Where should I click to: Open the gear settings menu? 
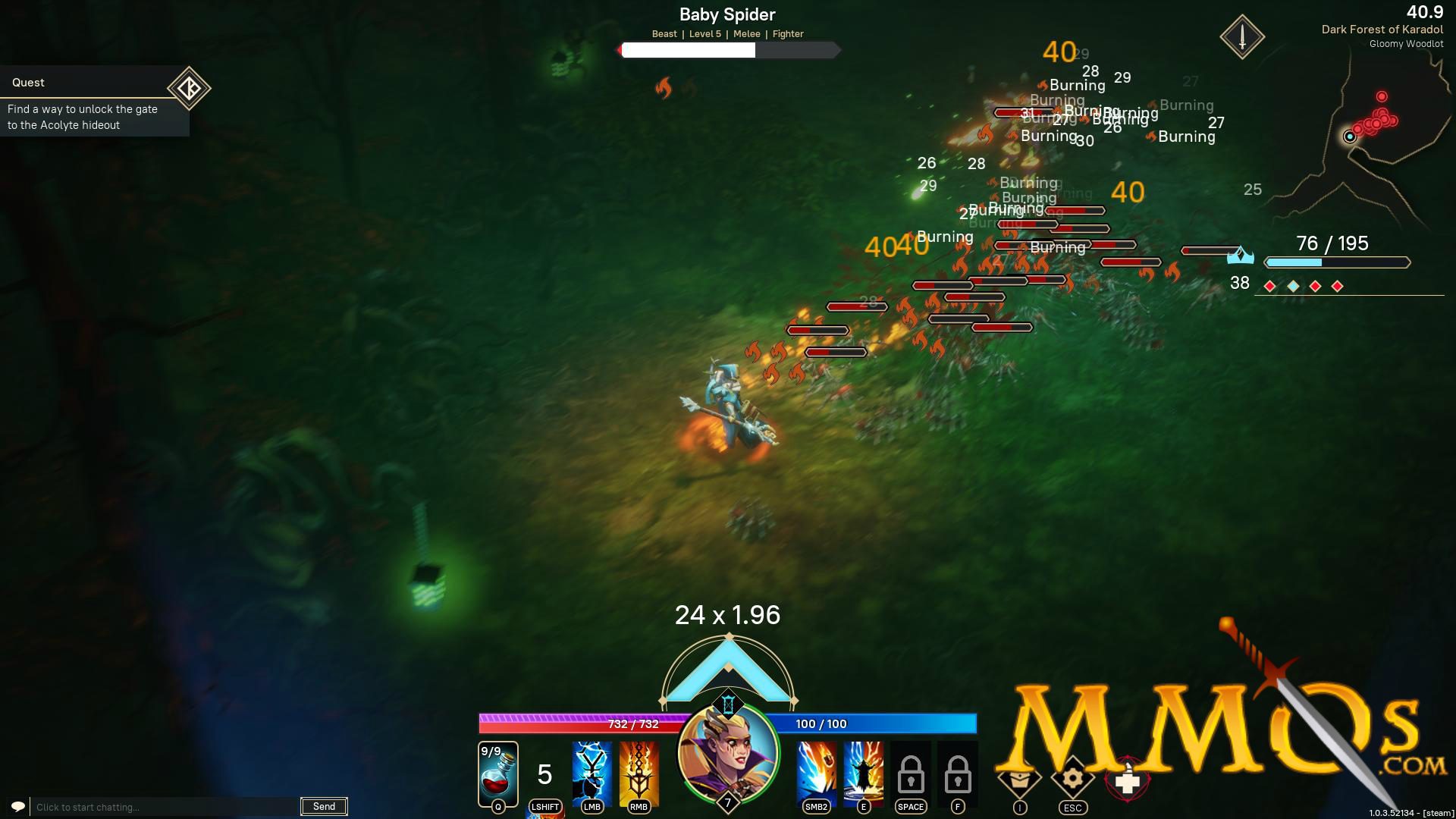click(1072, 778)
